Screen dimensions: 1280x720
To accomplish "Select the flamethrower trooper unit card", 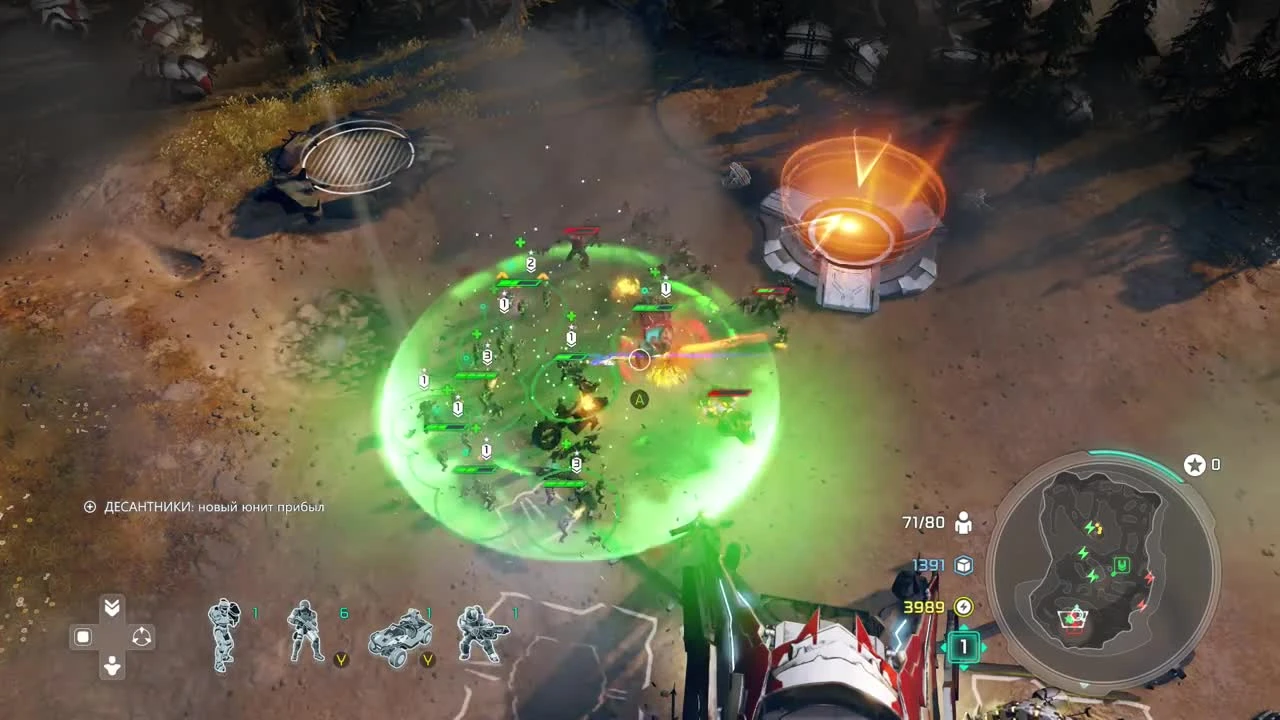I will point(483,632).
